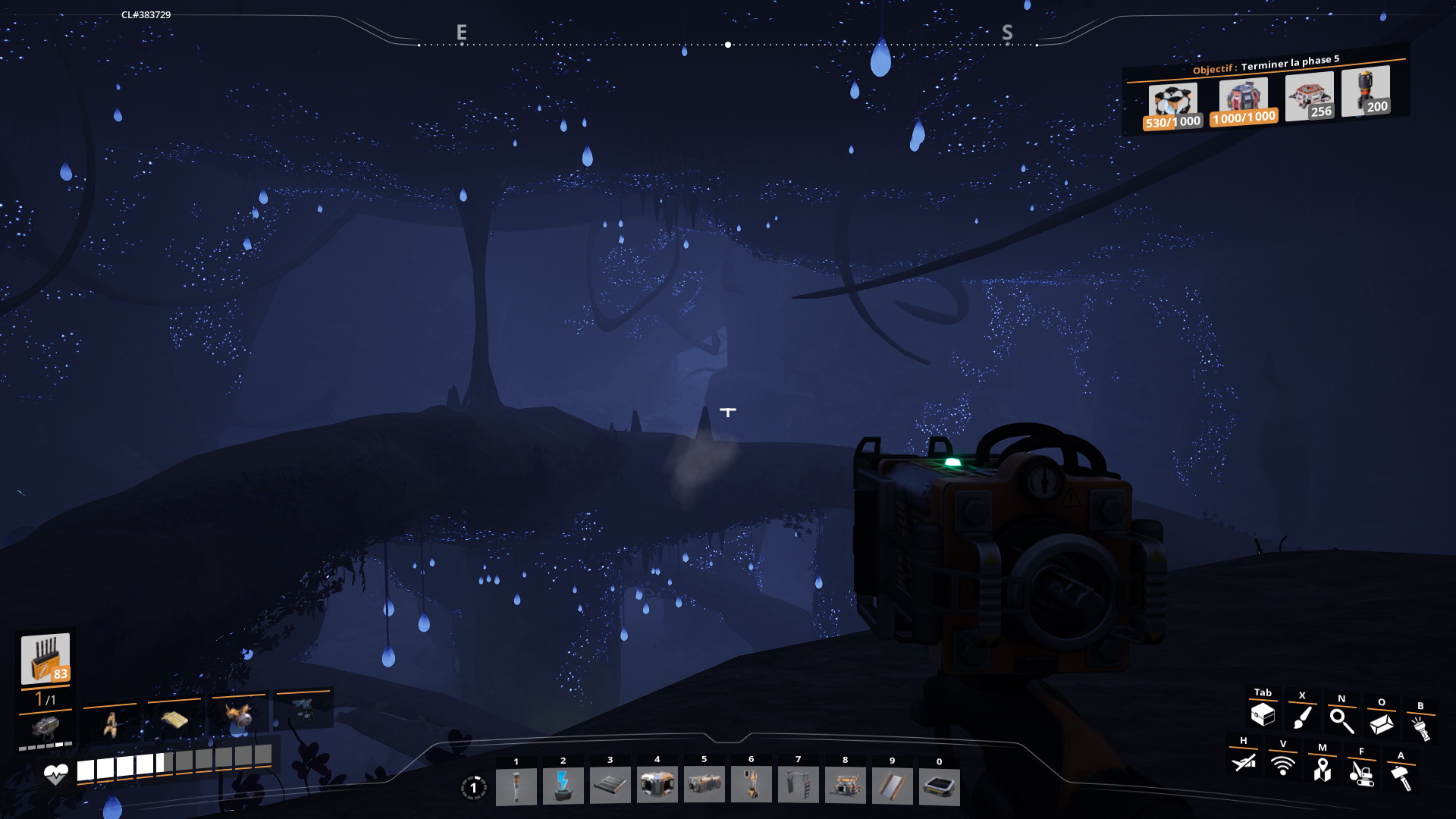This screenshot has height=819, width=1456.
Task: Choose the conveyor lift in hotbar slot 6
Action: pos(751,786)
